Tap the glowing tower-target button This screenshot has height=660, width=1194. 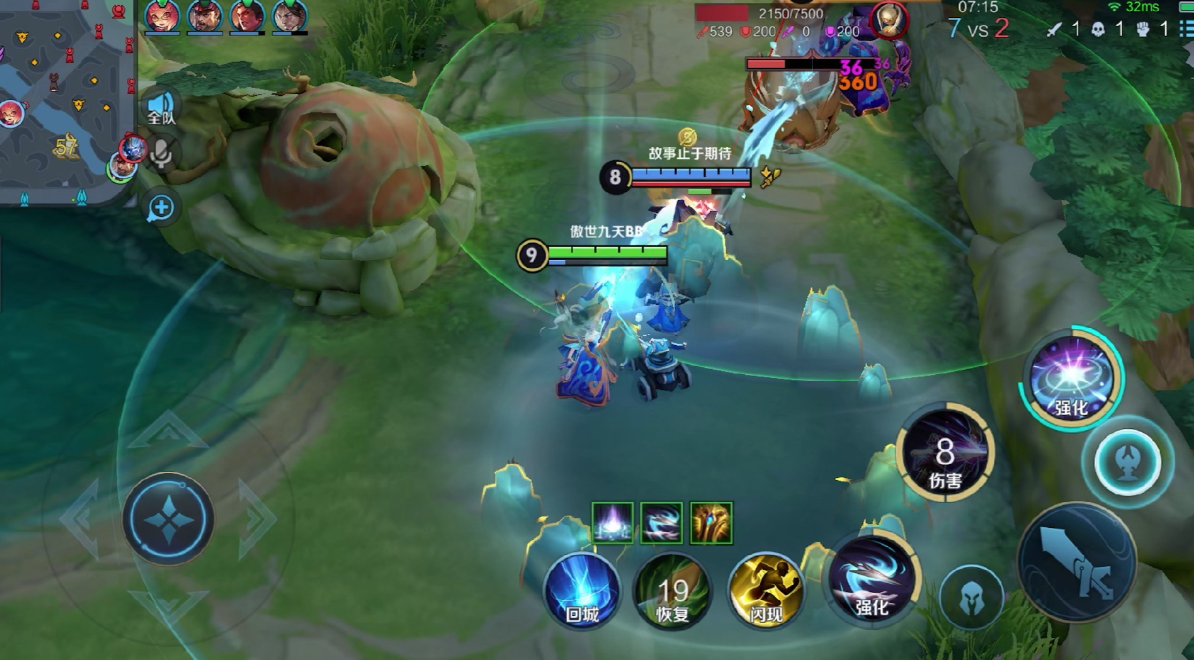[1127, 462]
